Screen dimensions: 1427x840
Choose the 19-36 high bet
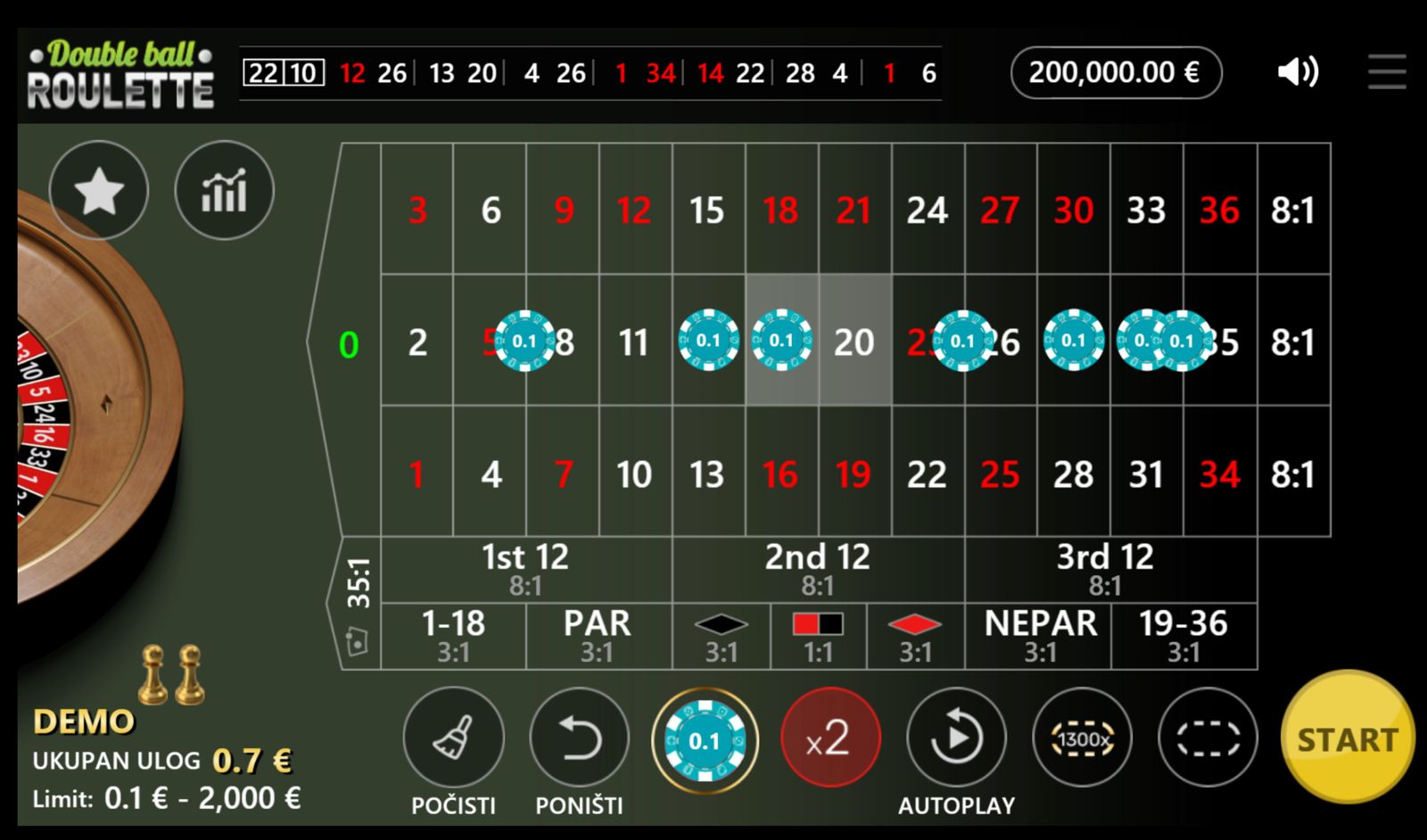coord(1184,636)
